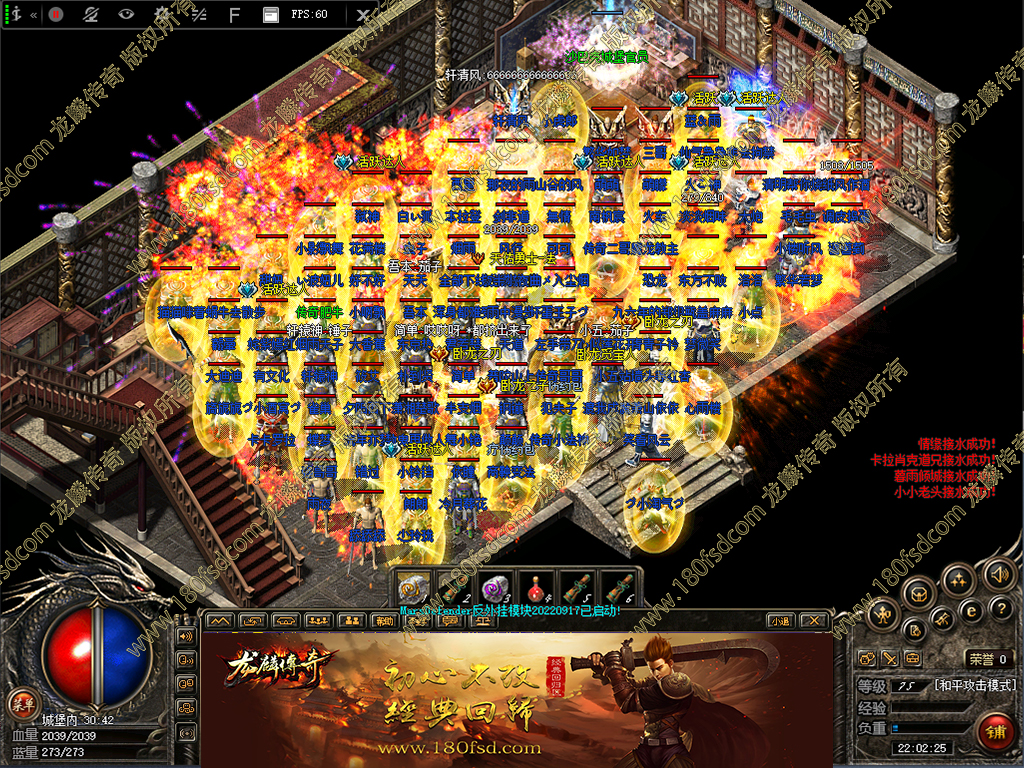The height and width of the screenshot is (768, 1024).
Task: Open the character equipment panel icon
Action: click(882, 613)
